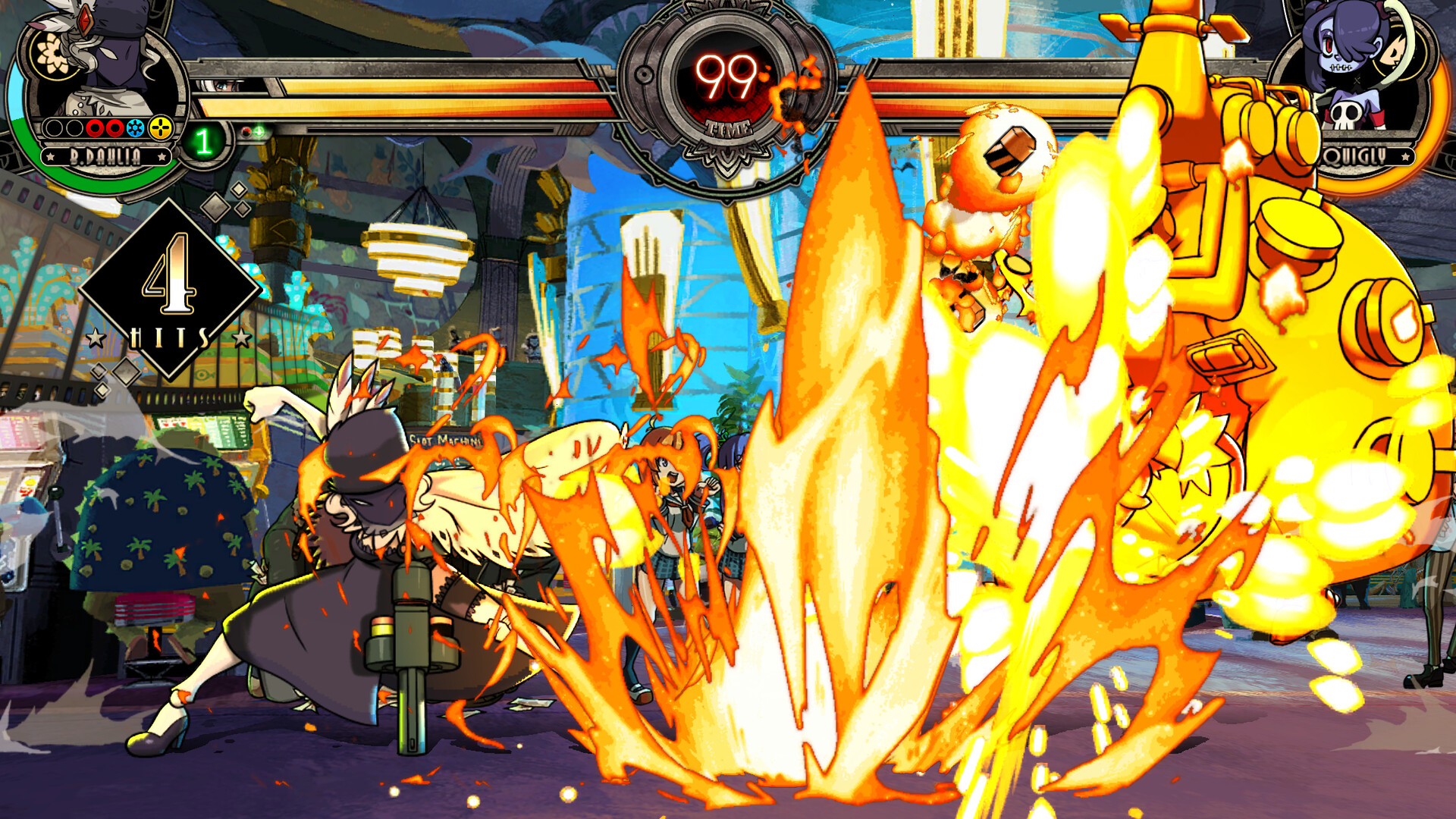
Task: Click Leviathan's small companion face beside Quigly
Action: click(1394, 51)
